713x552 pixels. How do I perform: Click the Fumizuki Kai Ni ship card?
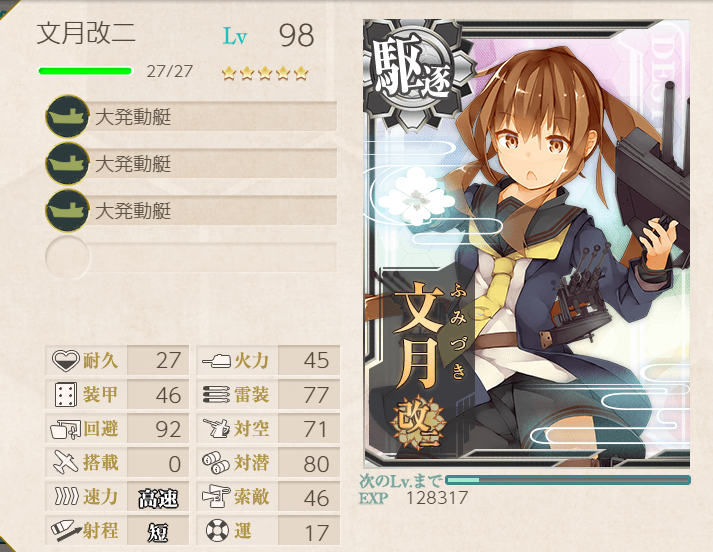[526, 250]
